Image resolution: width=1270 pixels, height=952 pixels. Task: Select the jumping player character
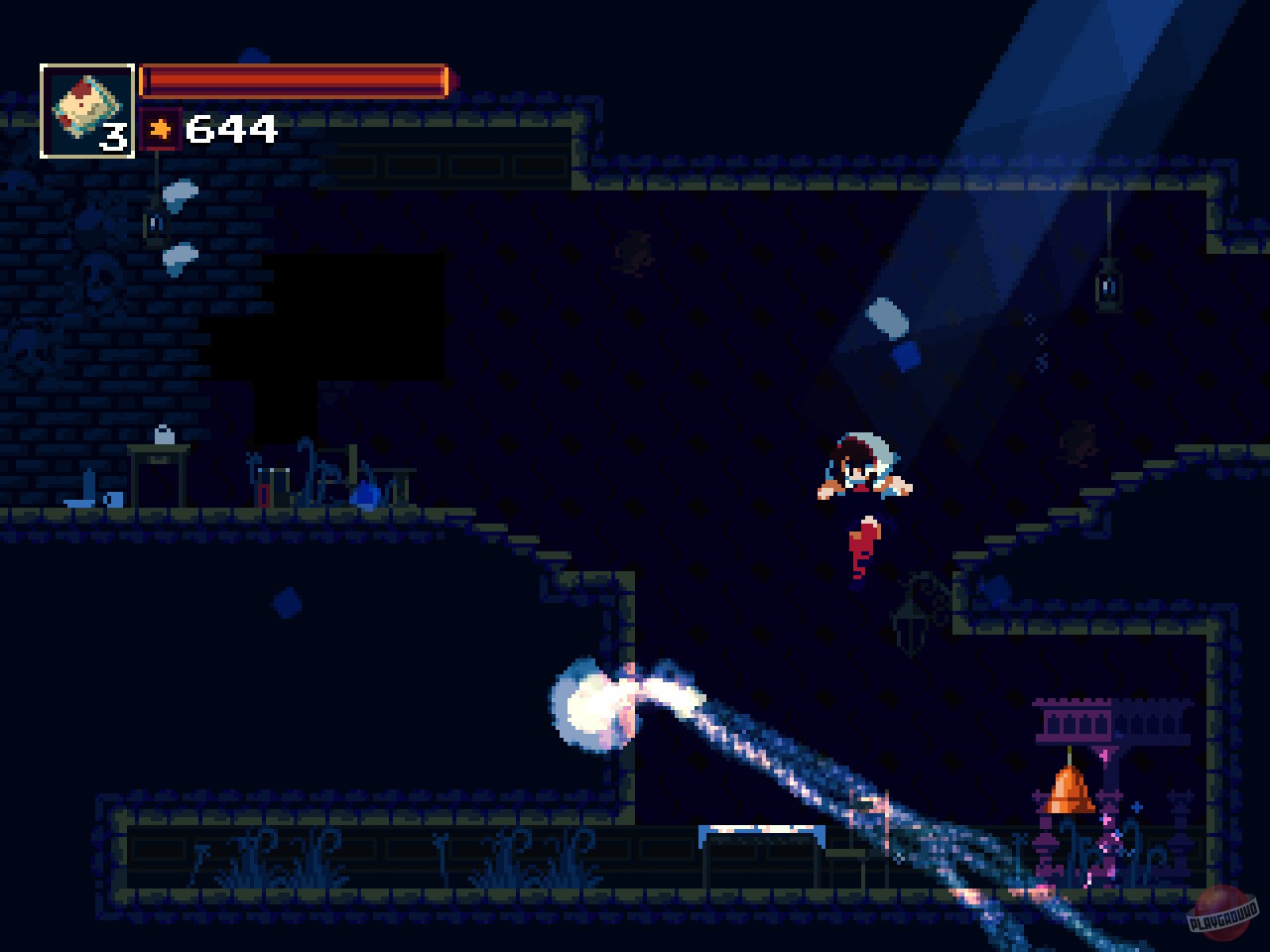click(863, 466)
